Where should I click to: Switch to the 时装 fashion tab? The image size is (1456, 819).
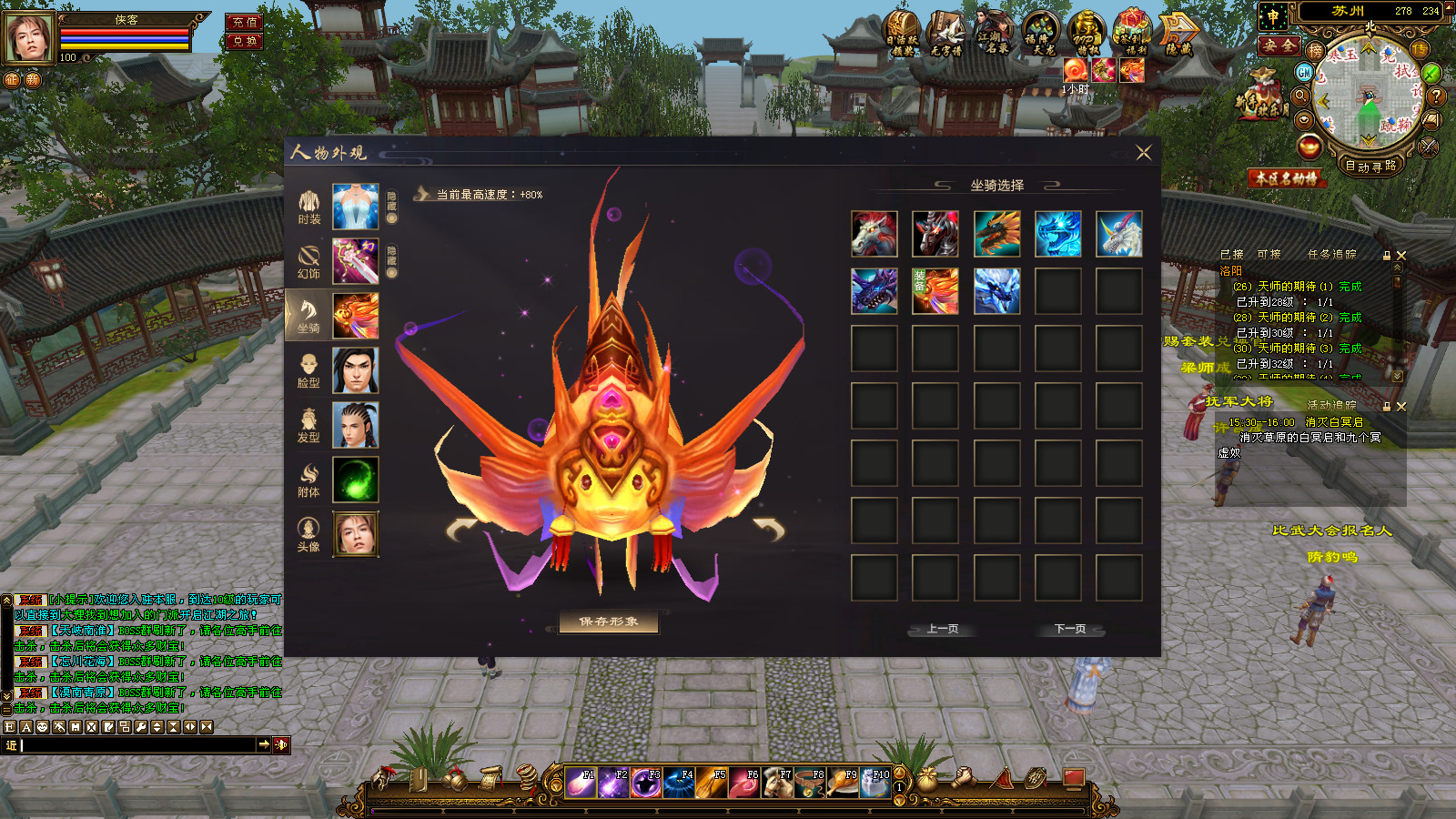tap(309, 207)
